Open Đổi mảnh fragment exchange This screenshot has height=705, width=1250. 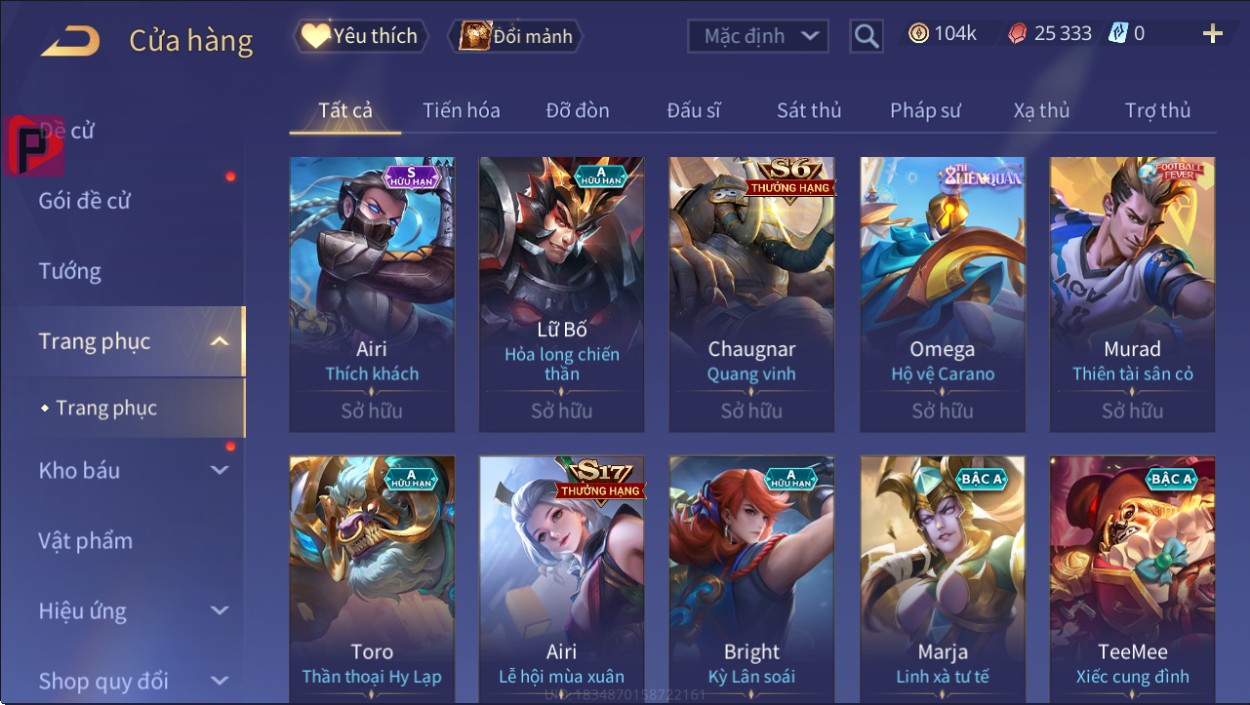click(x=516, y=37)
